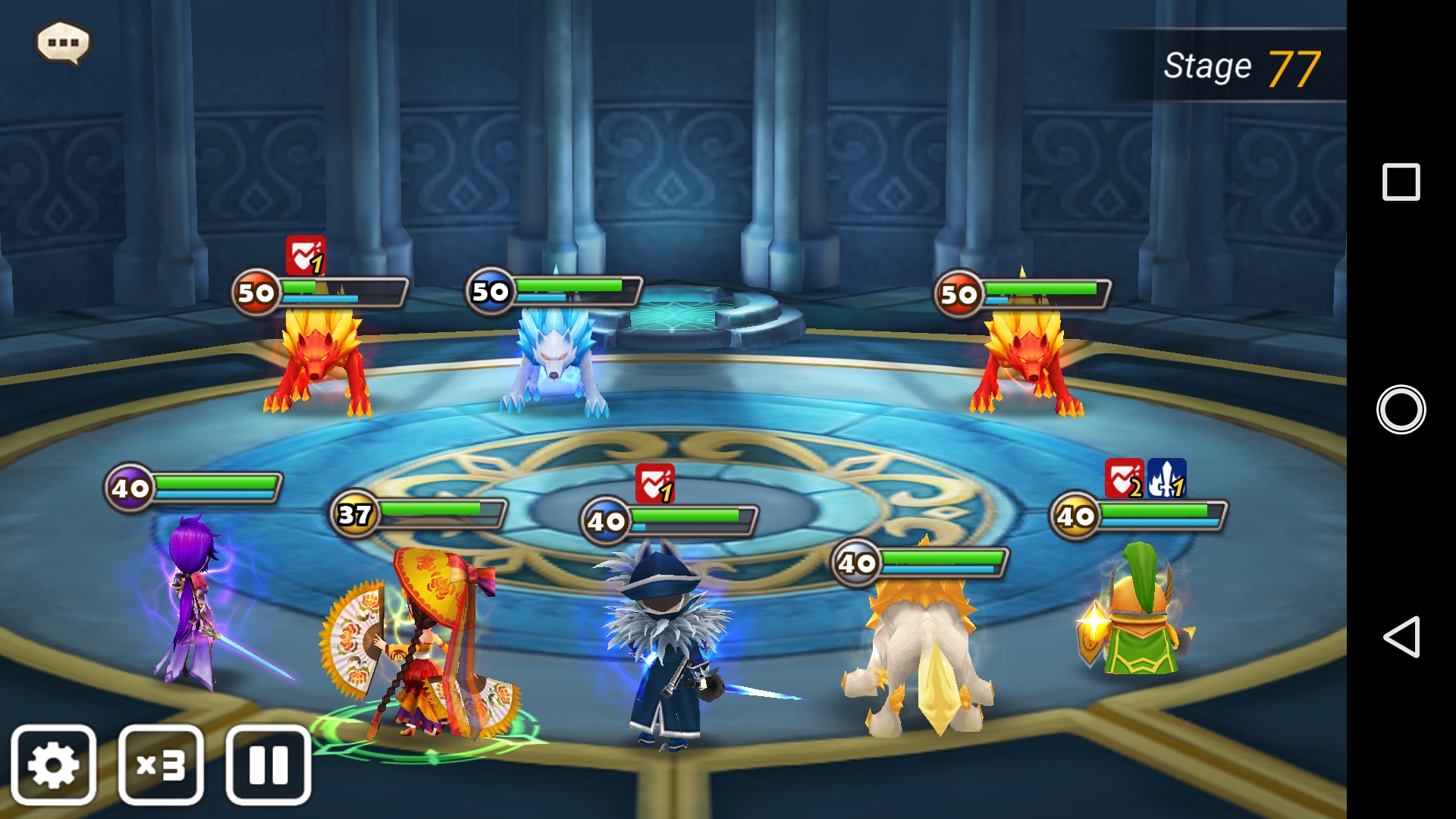Open the chat speech bubble
Screen dimensions: 1456x819
coord(63,42)
